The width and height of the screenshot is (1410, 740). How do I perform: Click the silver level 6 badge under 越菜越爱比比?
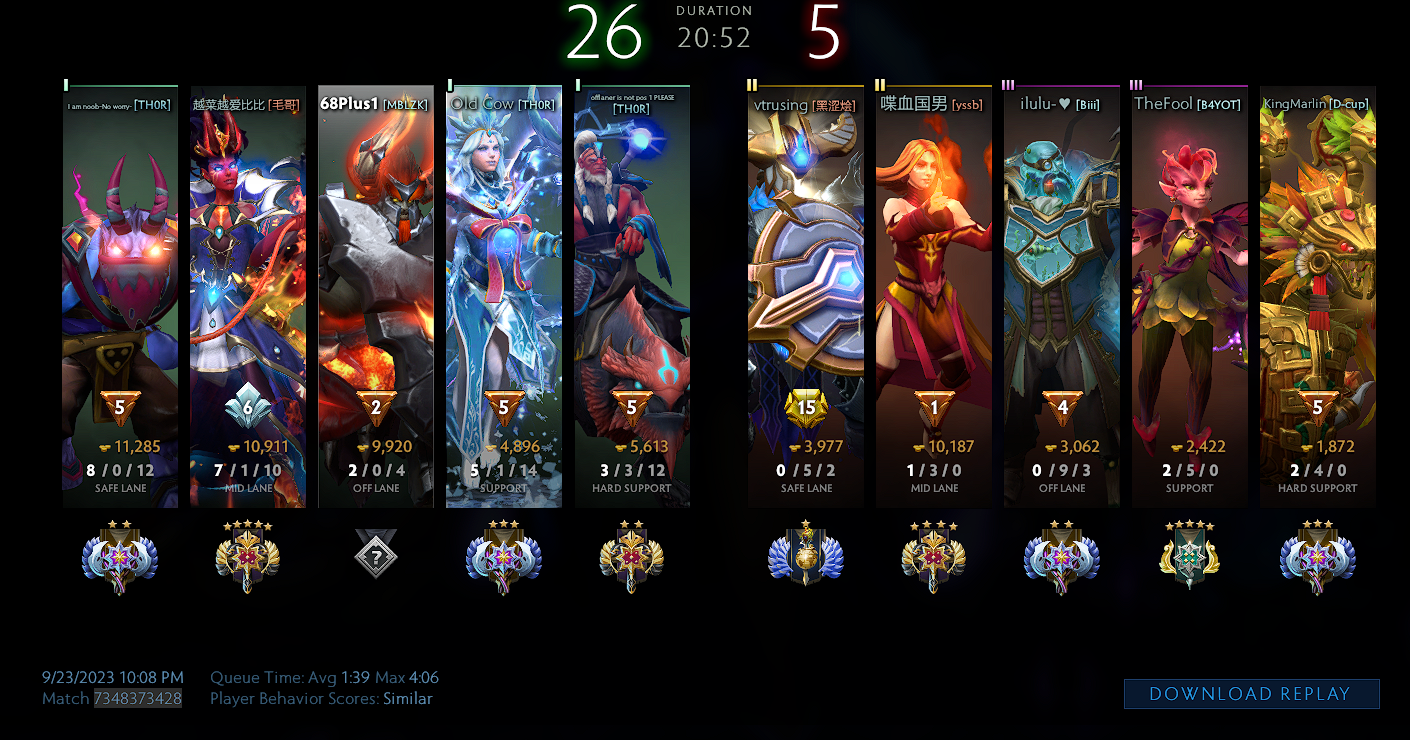248,408
